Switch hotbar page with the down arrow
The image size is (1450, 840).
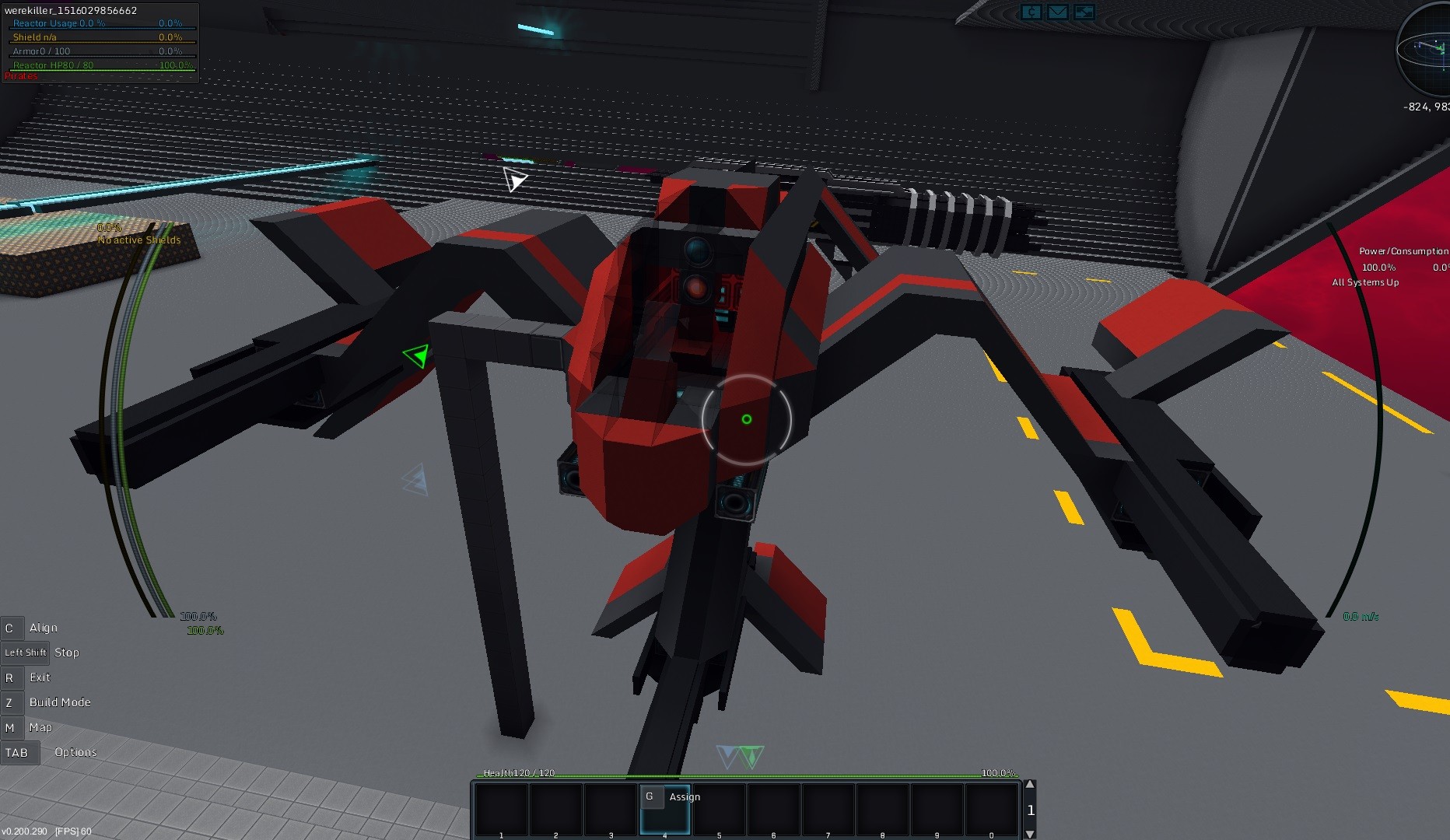point(1030,834)
